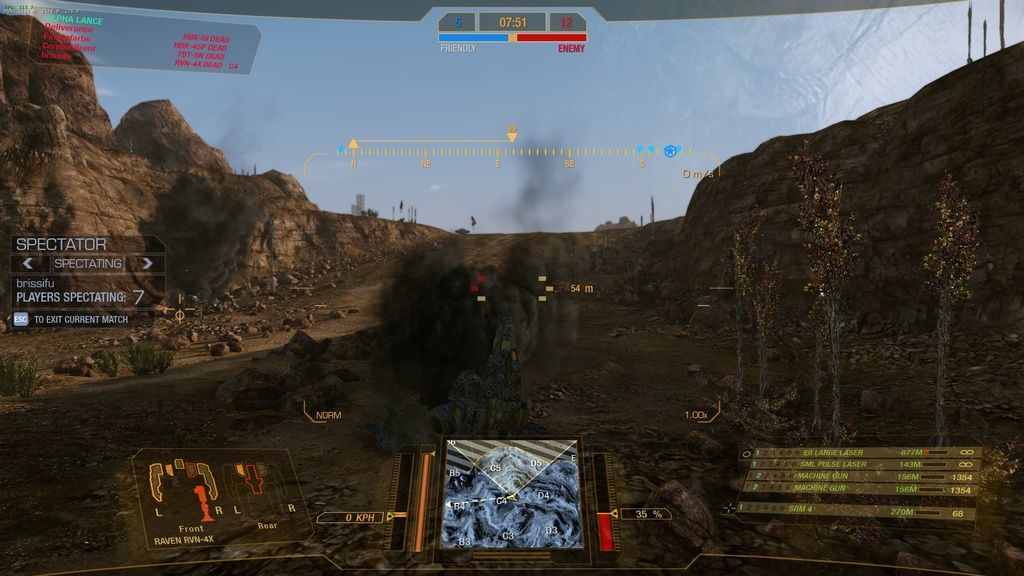Select Deliverance in the Alpha Lance list

(x=68, y=29)
